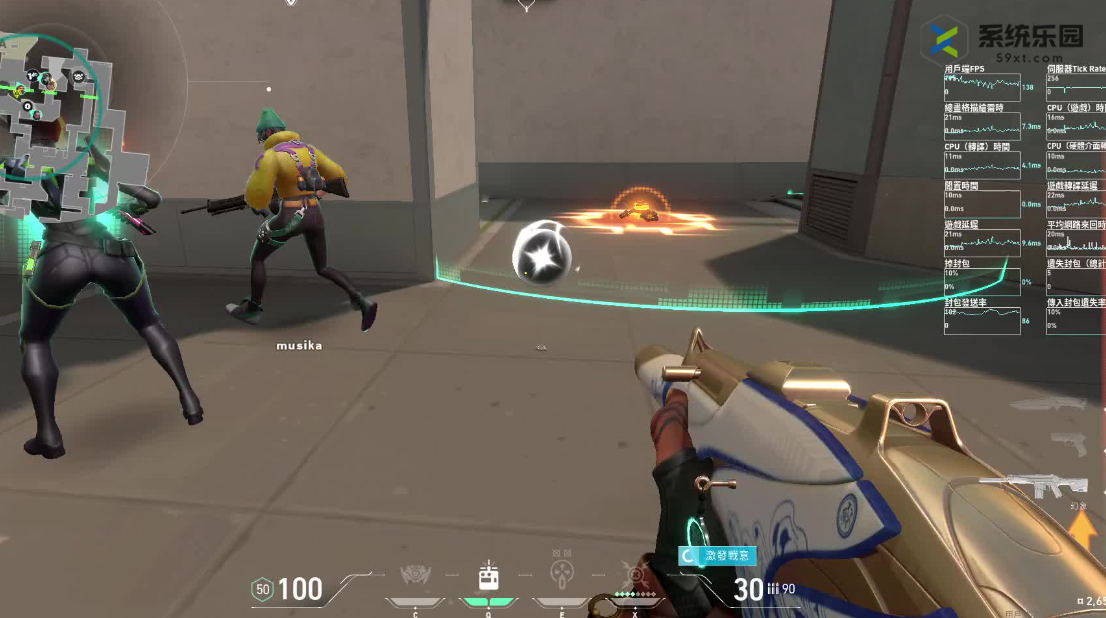Open the 系统乐园 watermark logo
Screen dimensions: 1106x618
point(1004,40)
